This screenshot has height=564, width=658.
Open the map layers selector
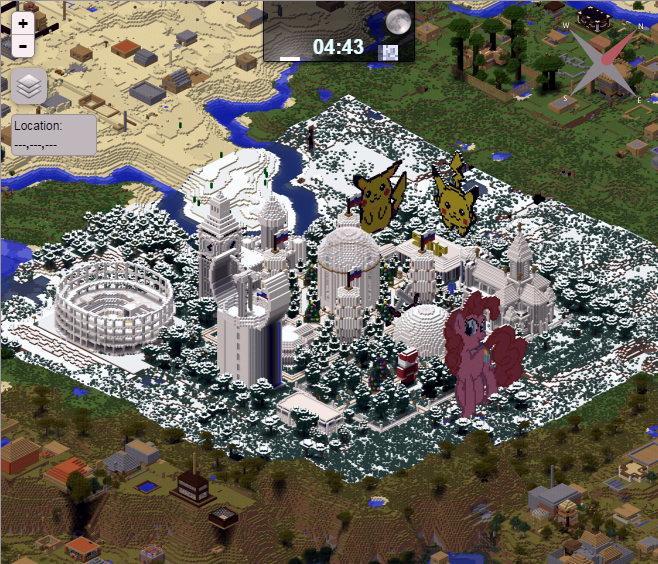click(x=30, y=87)
